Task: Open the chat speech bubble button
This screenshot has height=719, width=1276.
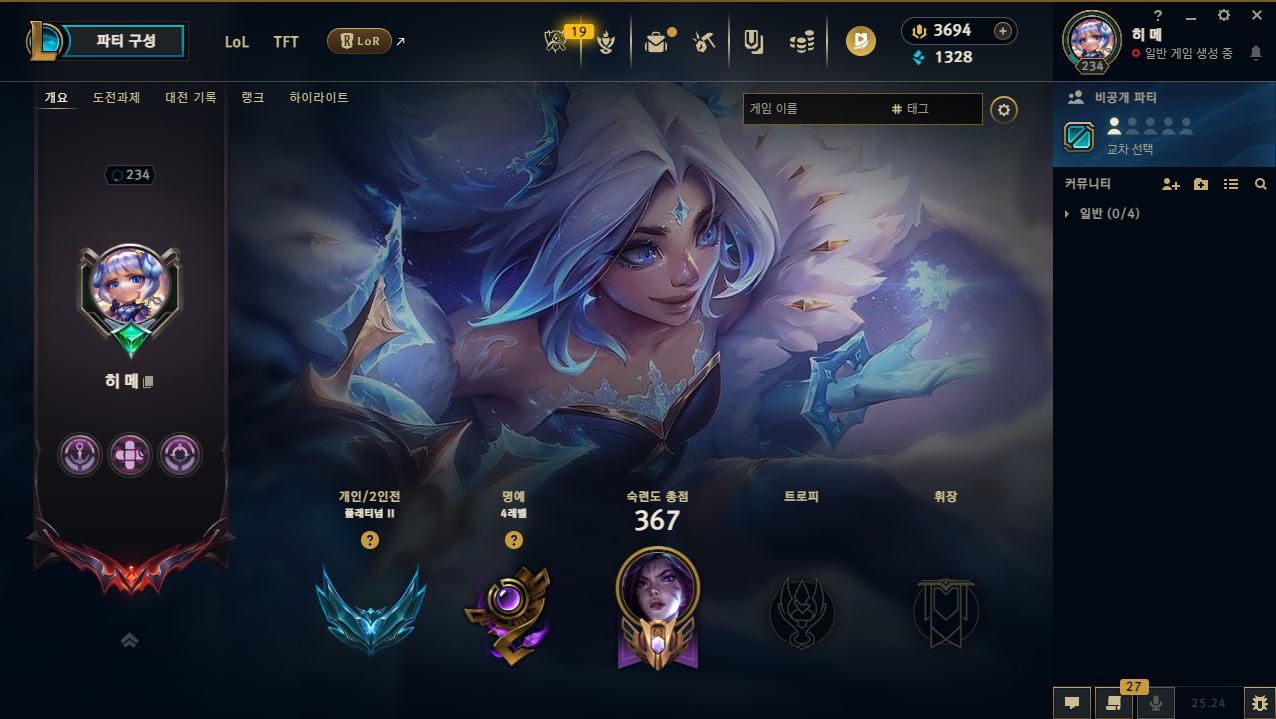Action: pos(1071,703)
